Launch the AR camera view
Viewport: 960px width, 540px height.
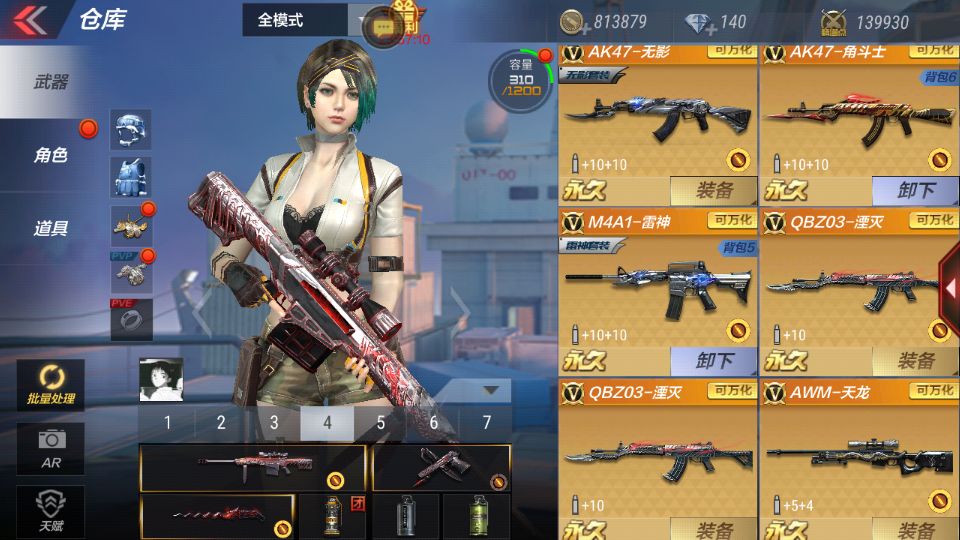pyautogui.click(x=50, y=447)
